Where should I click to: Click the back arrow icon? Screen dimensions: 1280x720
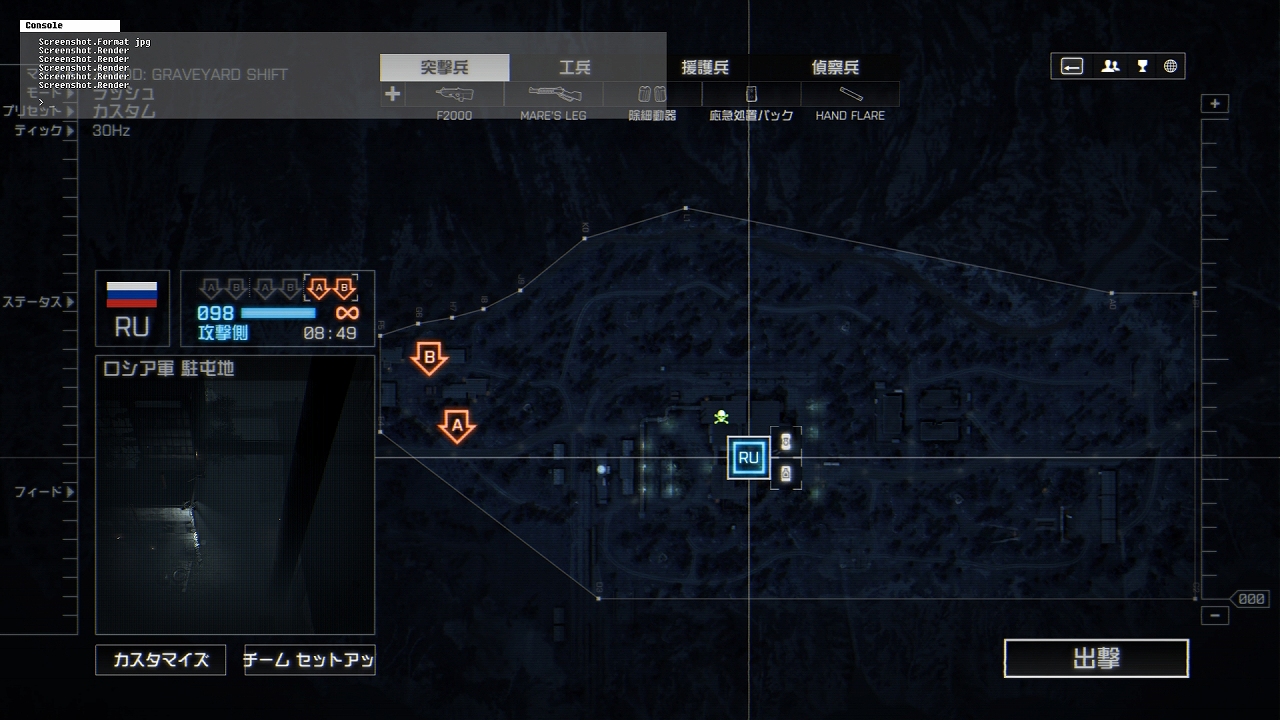pyautogui.click(x=1072, y=67)
